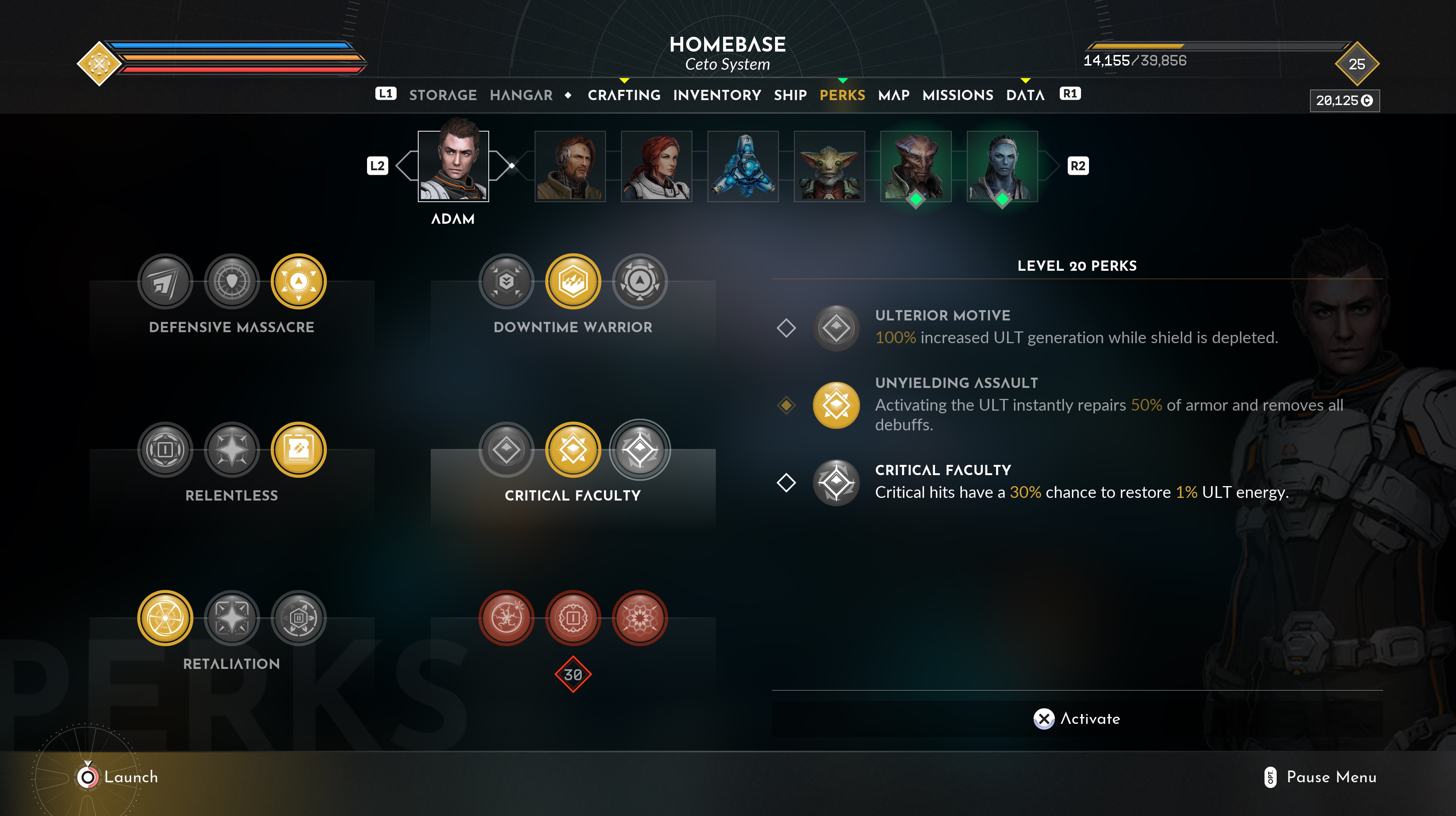Viewport: 1456px width, 816px height.
Task: Open the Missions tab
Action: coord(957,95)
